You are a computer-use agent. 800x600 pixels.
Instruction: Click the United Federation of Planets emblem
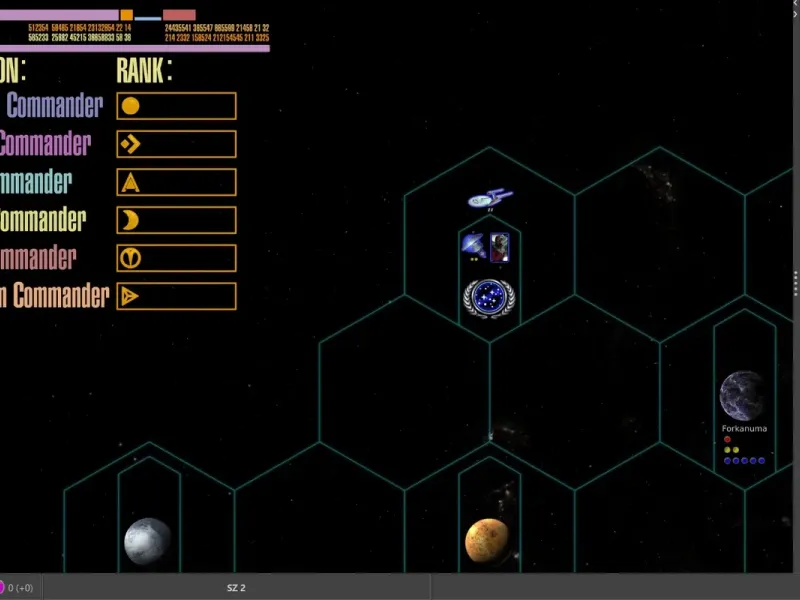488,299
